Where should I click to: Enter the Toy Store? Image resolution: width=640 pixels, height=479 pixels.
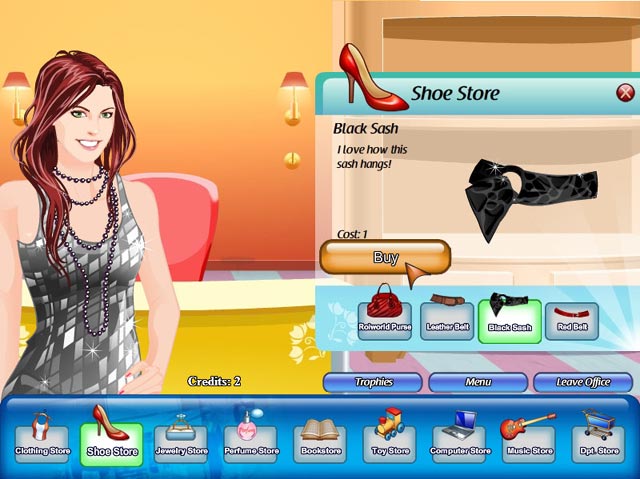pos(390,439)
